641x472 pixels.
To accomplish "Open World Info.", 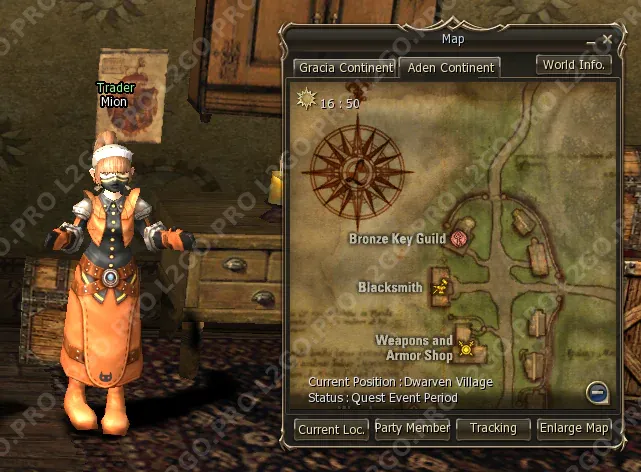I will tap(573, 65).
